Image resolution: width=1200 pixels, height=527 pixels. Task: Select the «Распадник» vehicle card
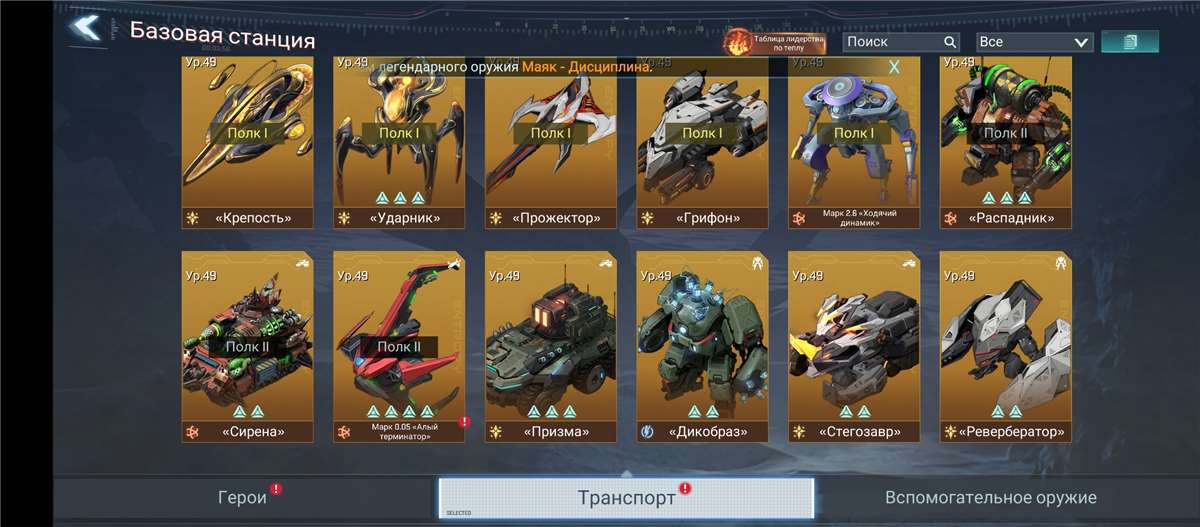click(x=1006, y=142)
